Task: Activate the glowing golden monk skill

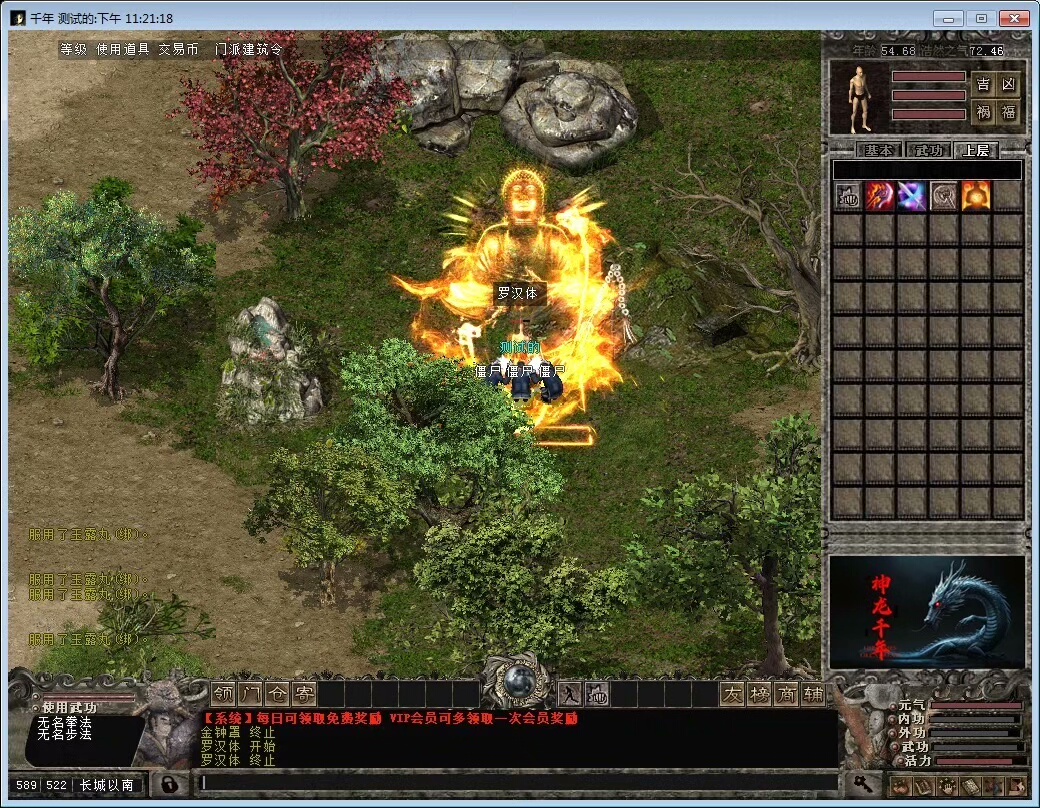Action: click(x=975, y=196)
